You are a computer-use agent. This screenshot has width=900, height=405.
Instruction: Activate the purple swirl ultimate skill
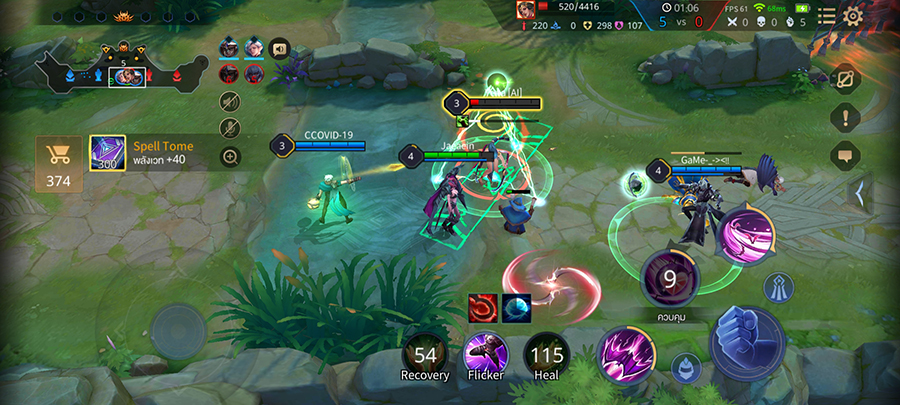tap(745, 235)
